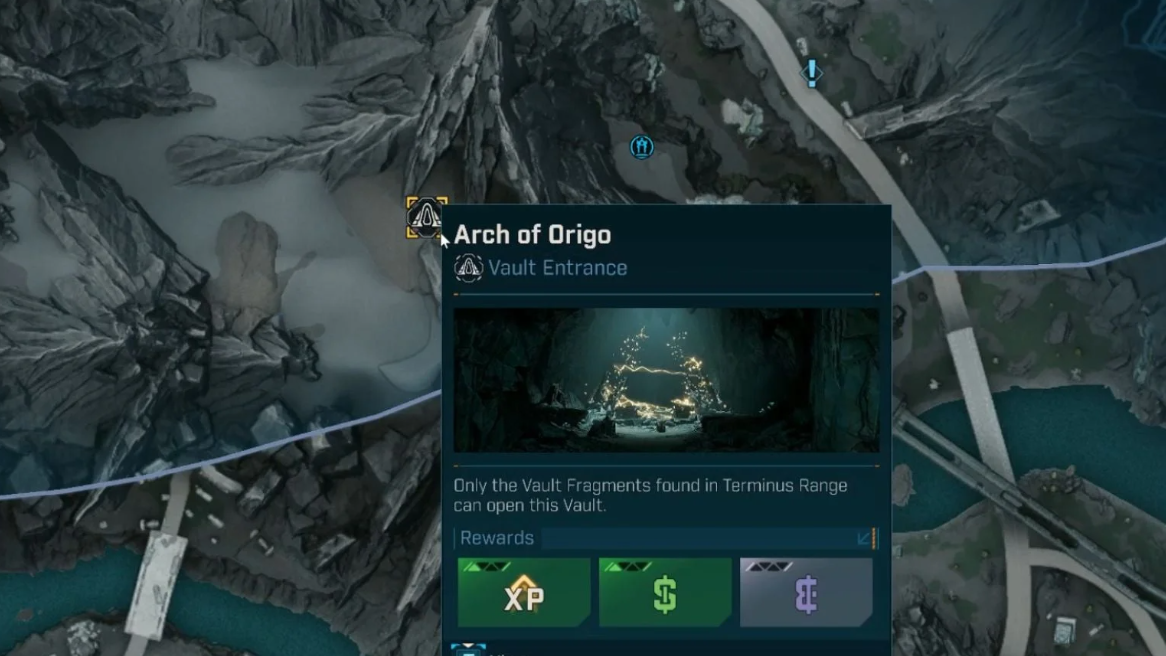
Task: View the Arch of Origo preview image
Action: click(x=666, y=380)
